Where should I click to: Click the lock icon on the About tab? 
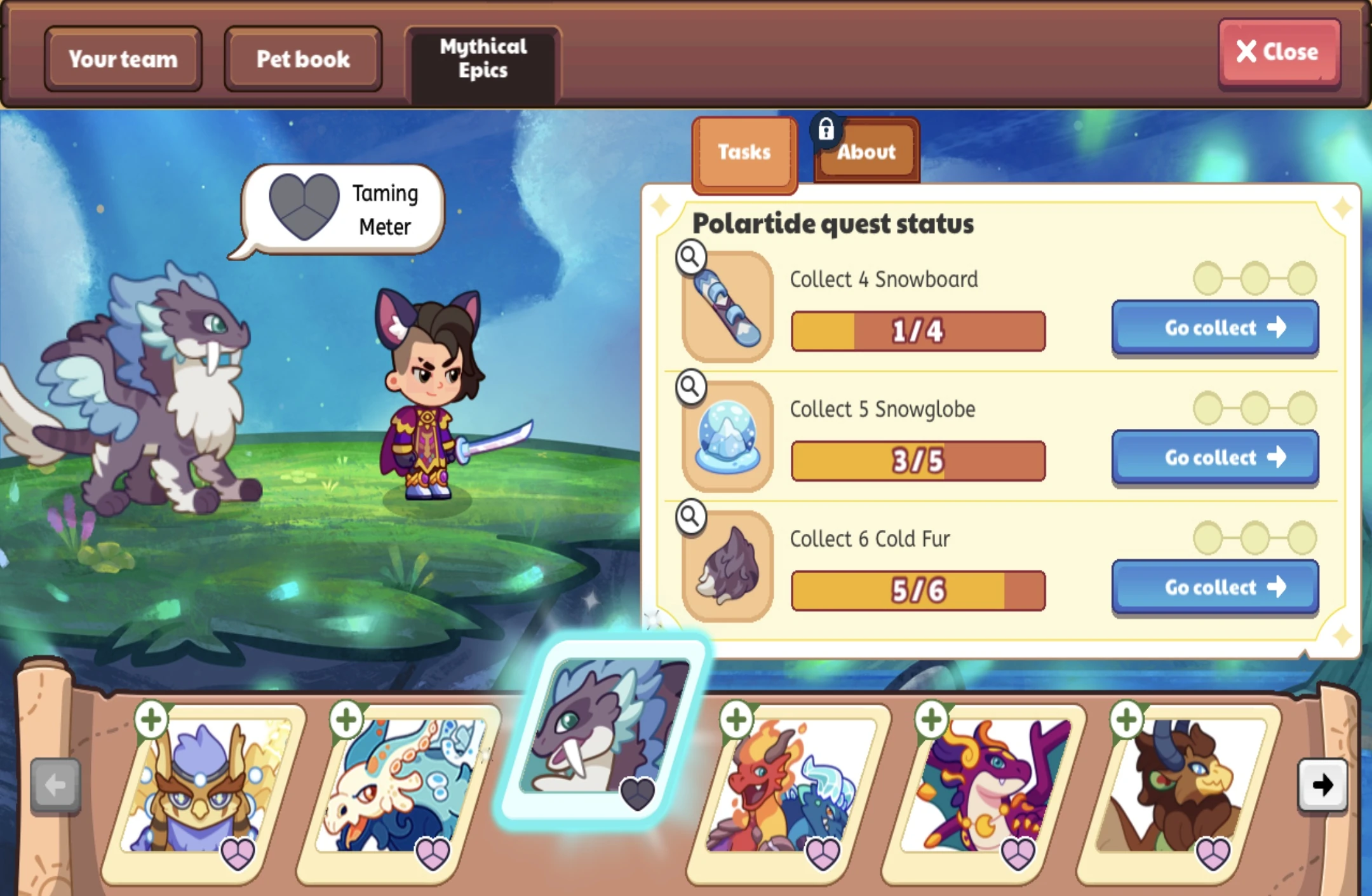click(826, 130)
